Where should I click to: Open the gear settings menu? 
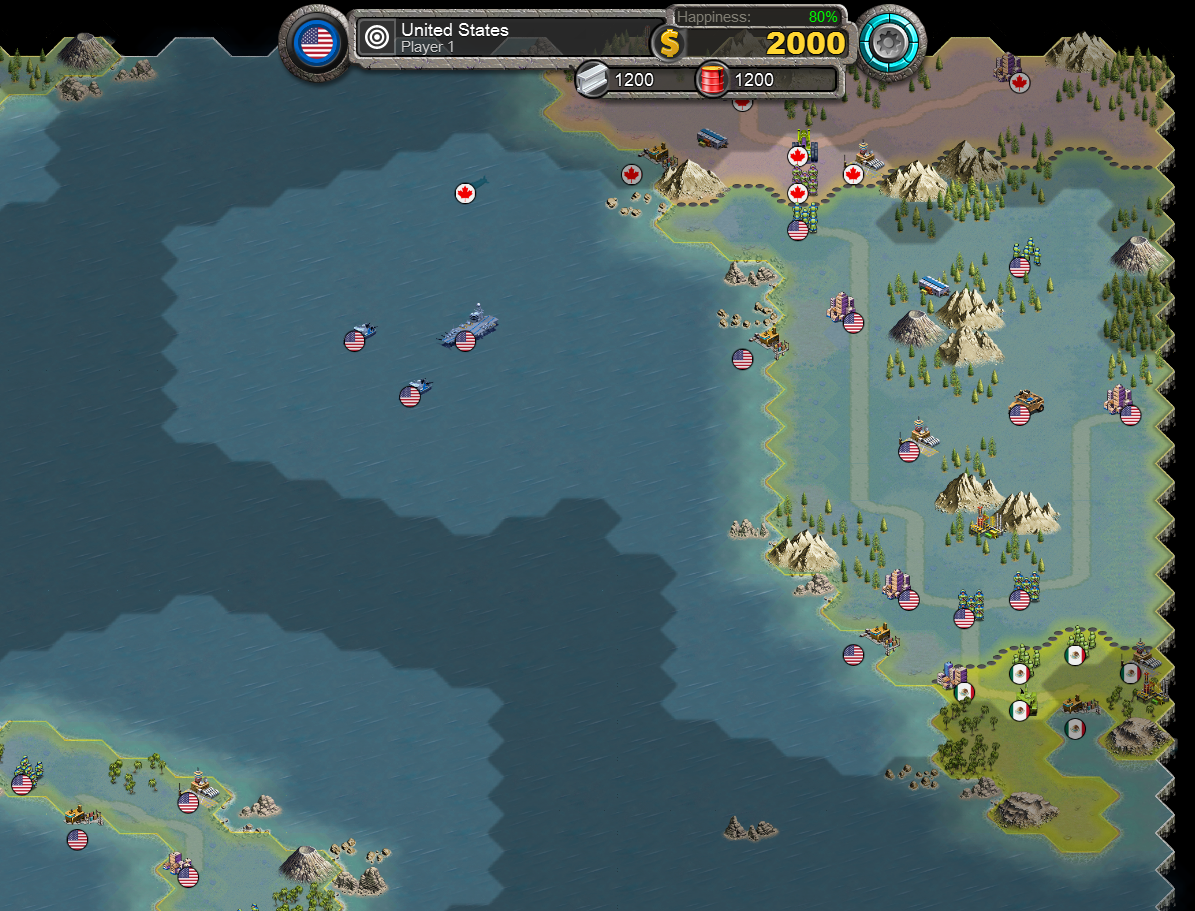891,42
